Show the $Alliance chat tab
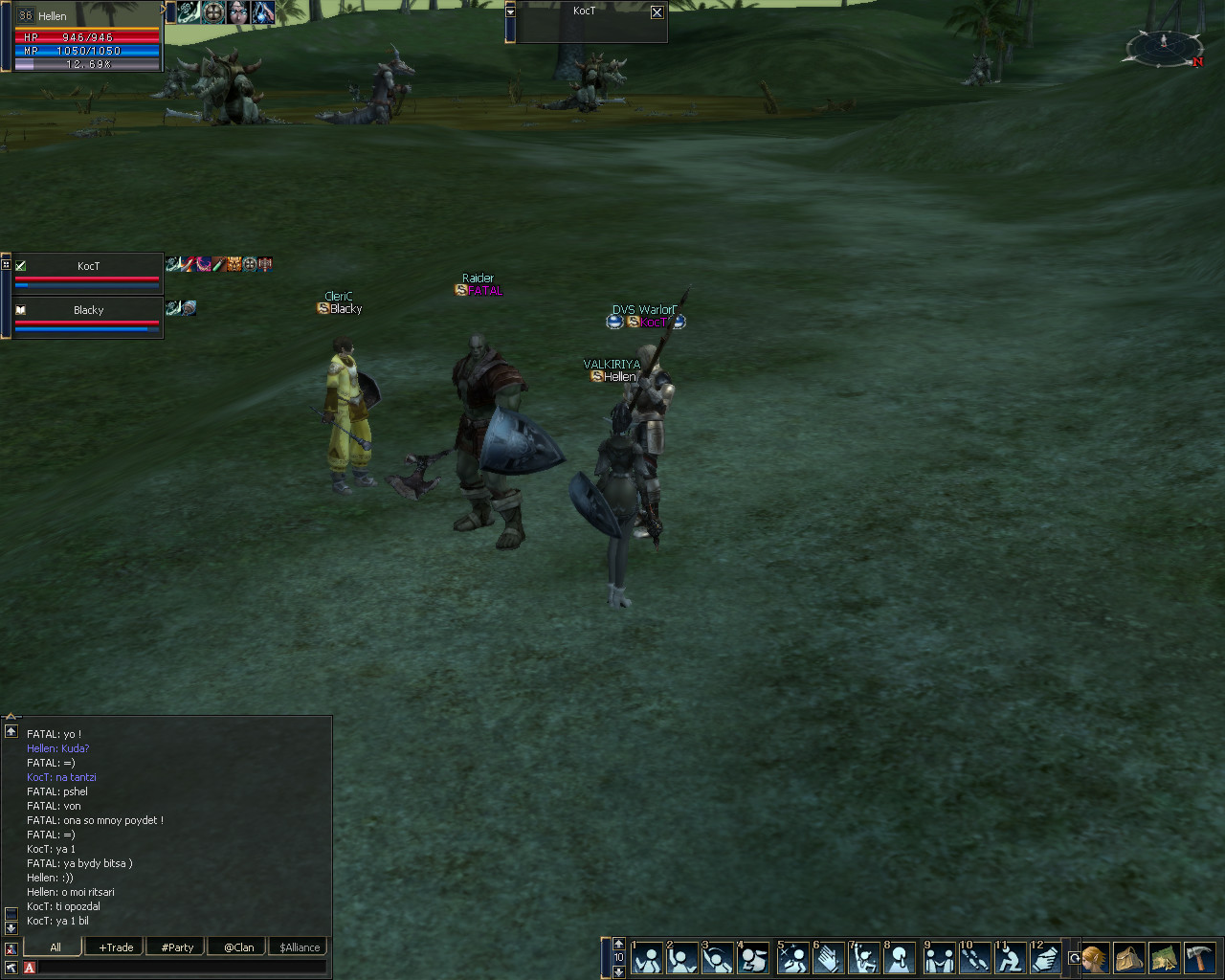The width and height of the screenshot is (1225, 980). pos(300,947)
